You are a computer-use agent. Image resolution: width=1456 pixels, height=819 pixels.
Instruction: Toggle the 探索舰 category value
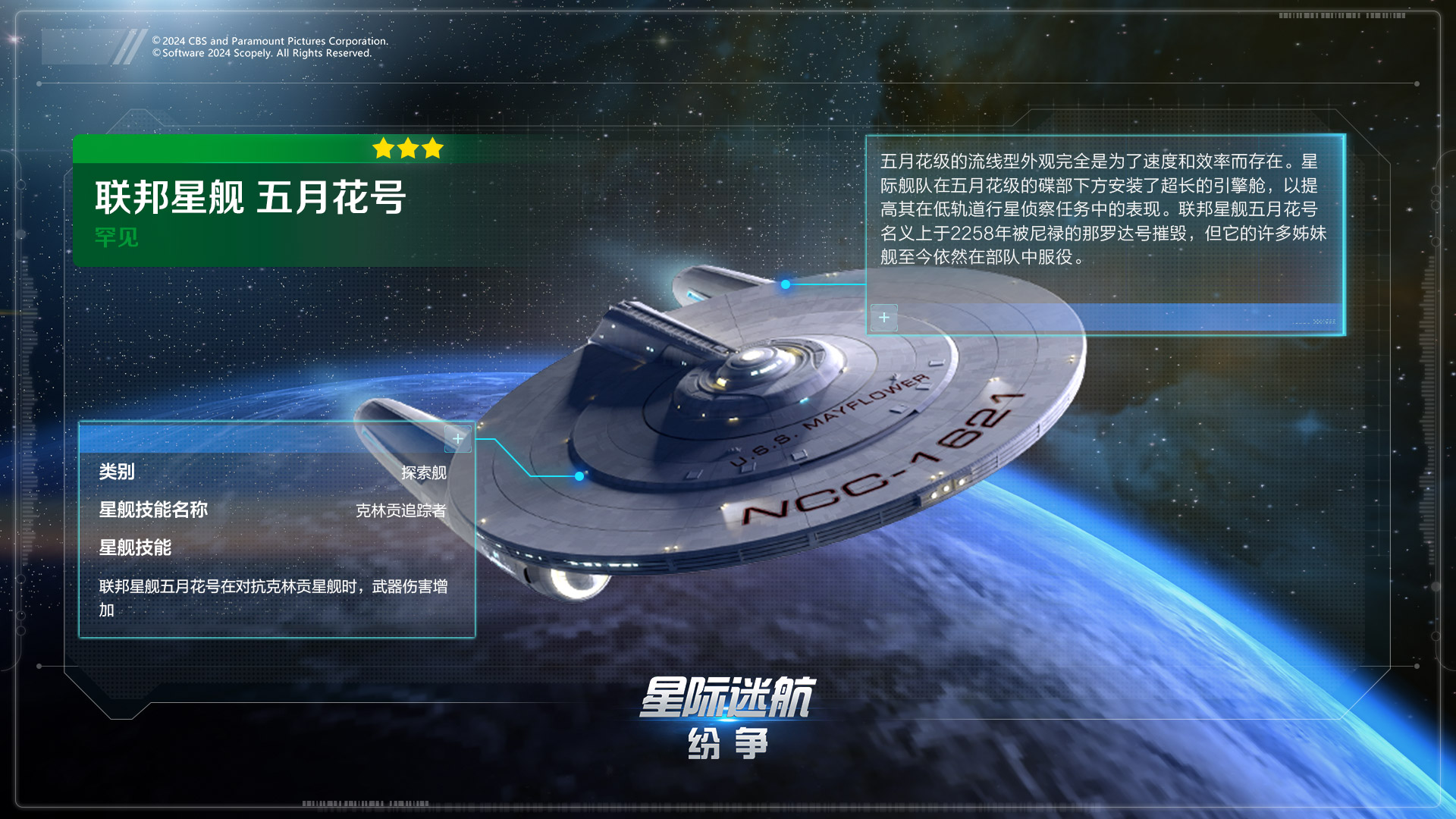pos(423,472)
